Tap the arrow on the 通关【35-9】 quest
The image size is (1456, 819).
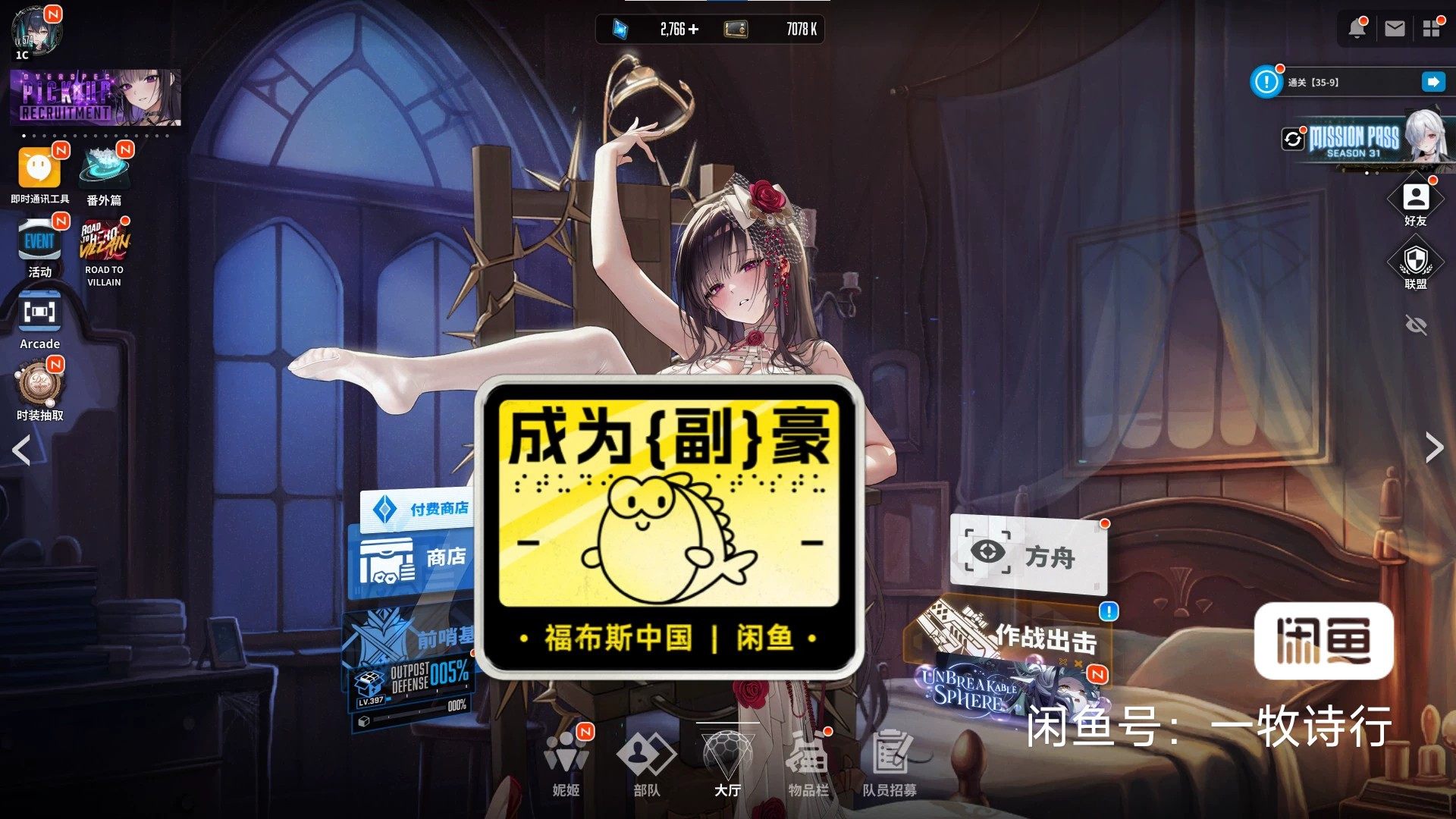point(1432,82)
